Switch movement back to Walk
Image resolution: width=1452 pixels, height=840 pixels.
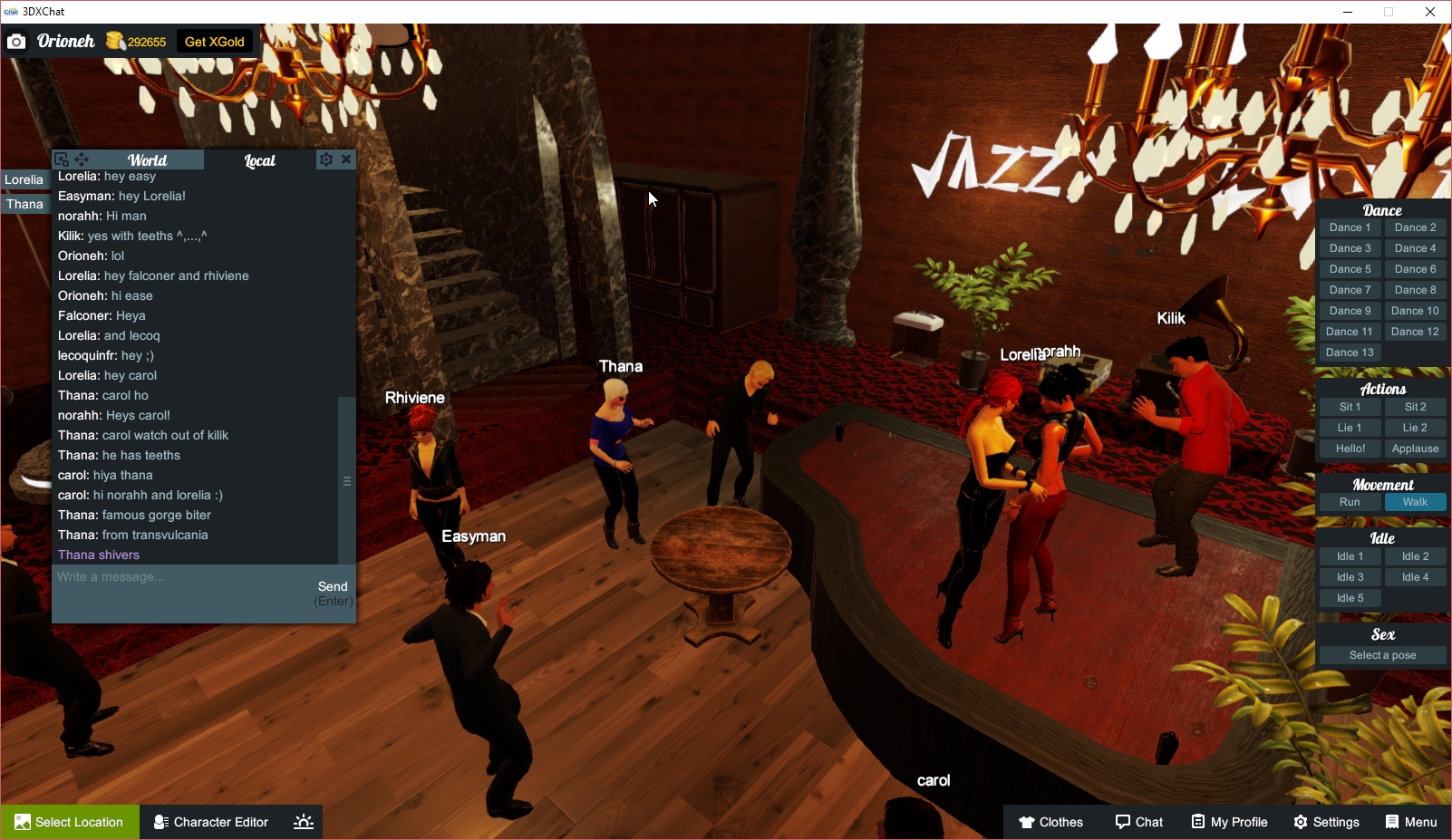(x=1415, y=501)
